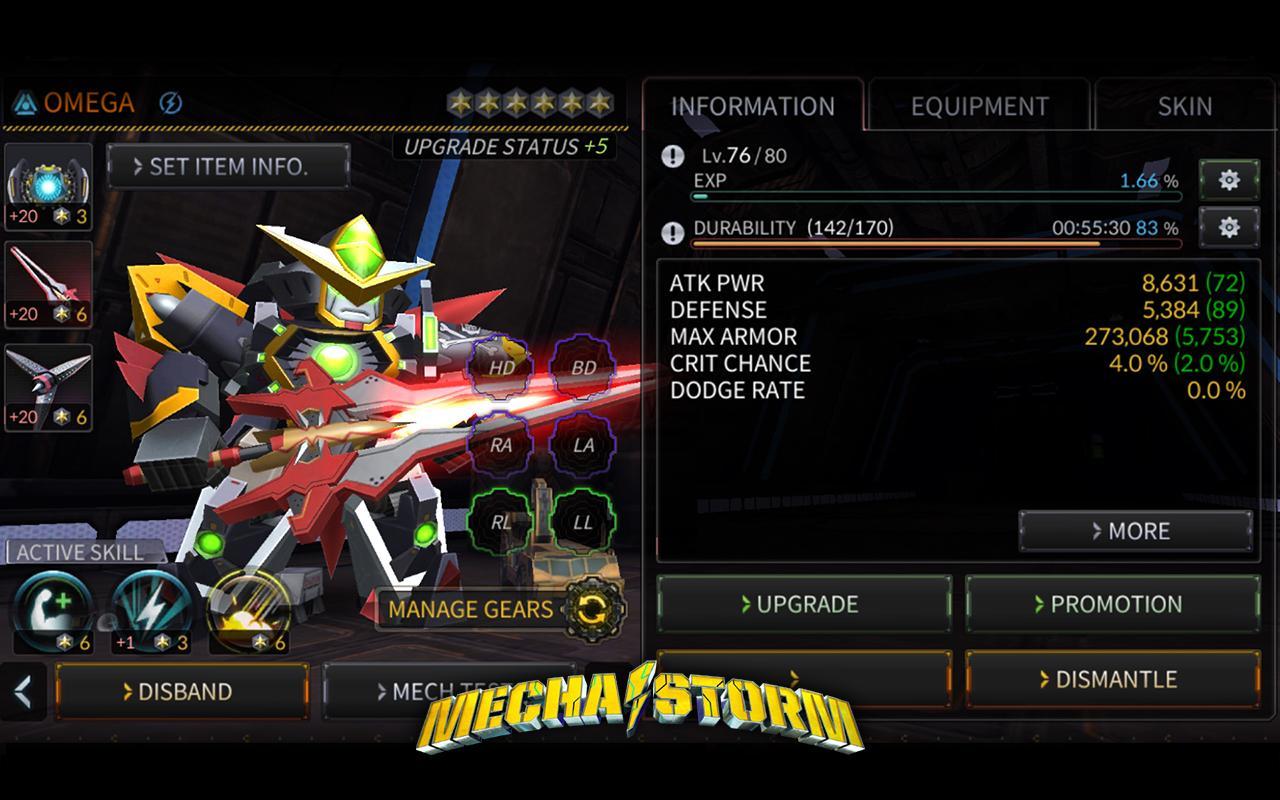Open the EXP settings gear dropdown

[1228, 181]
